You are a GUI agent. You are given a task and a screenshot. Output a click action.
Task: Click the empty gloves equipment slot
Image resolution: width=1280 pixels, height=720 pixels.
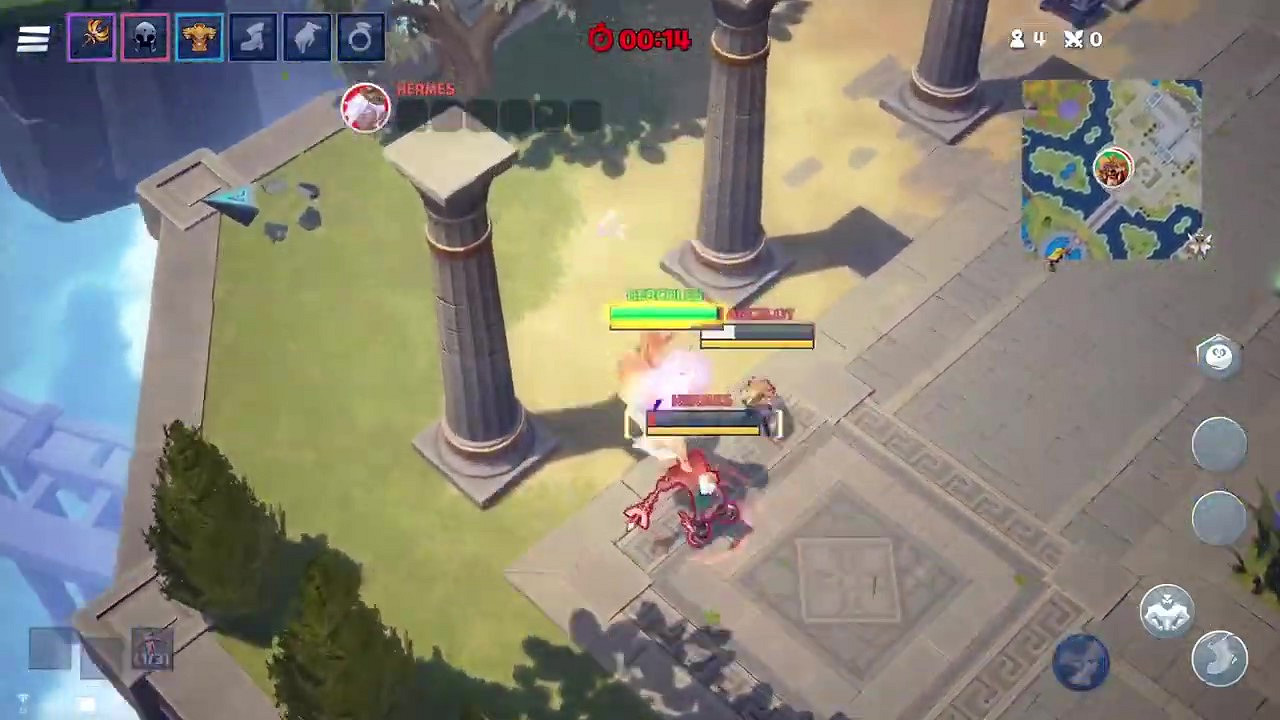point(307,38)
